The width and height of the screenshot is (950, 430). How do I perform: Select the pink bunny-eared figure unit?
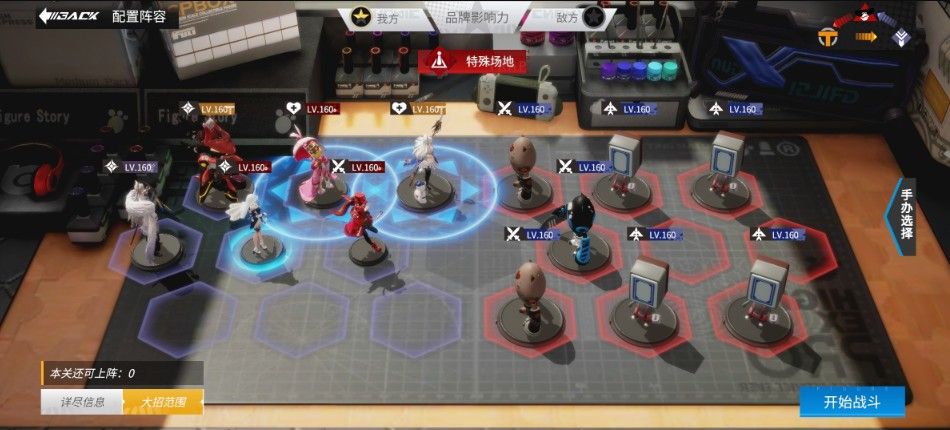(x=313, y=170)
